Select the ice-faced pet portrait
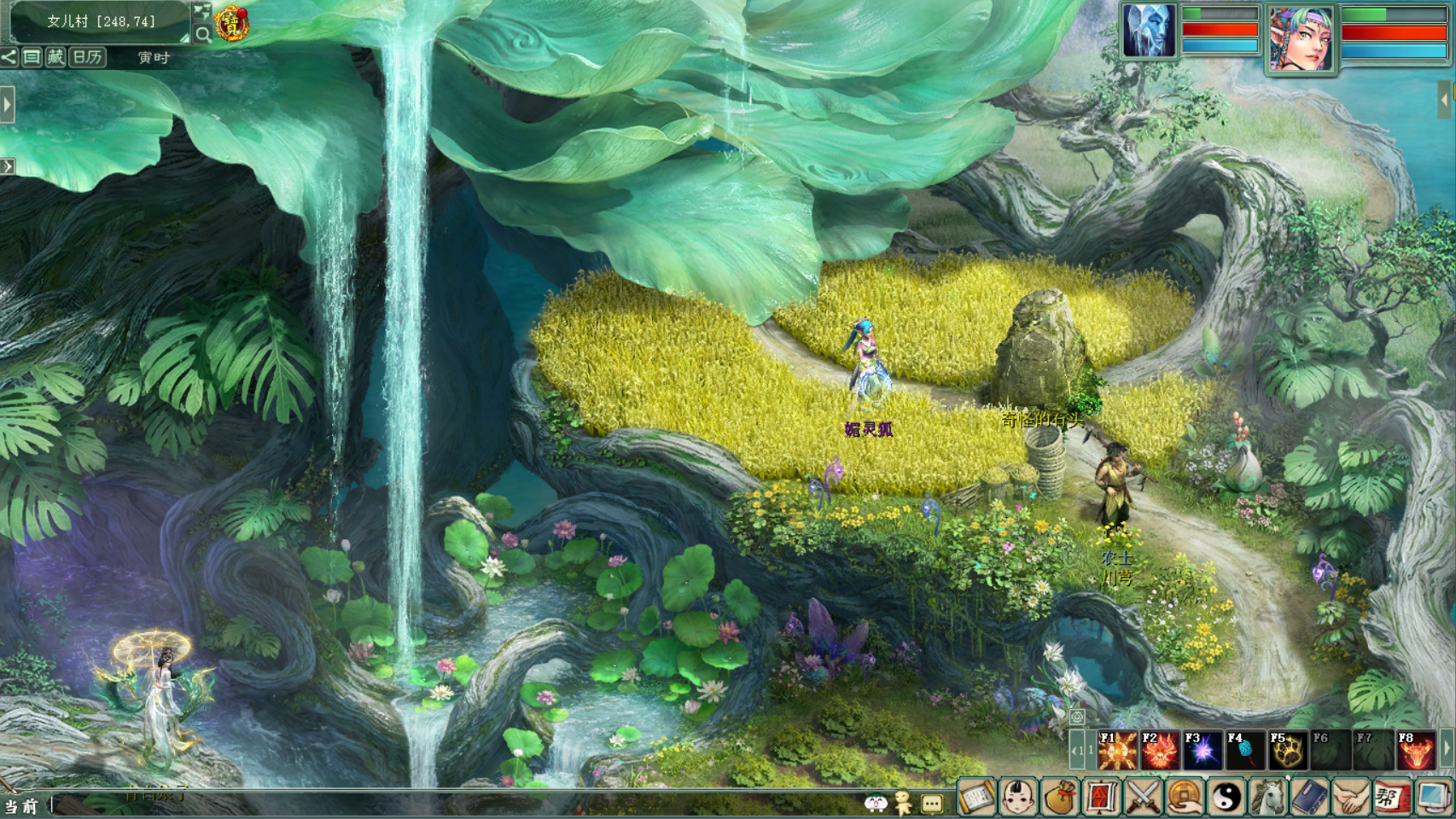1456x819 pixels. (1148, 31)
